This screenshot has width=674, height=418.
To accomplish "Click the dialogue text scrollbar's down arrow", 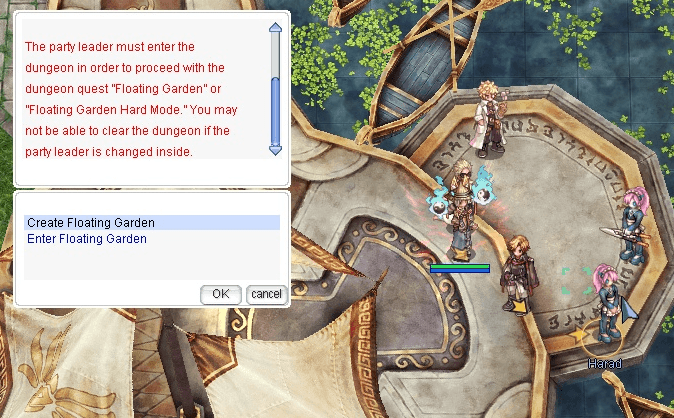I will (x=276, y=149).
